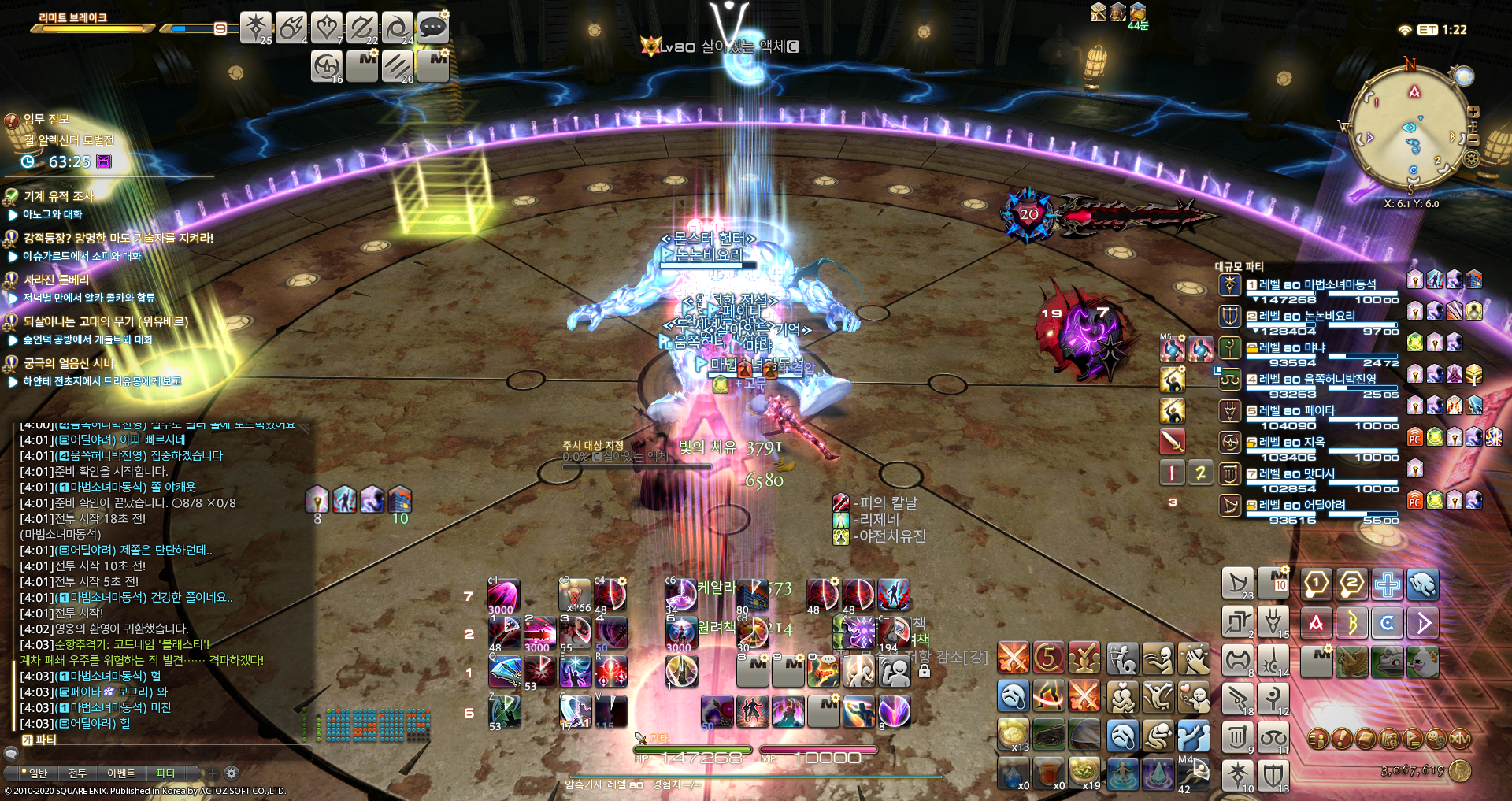Select the 사라진 돈베리 quest tracker entry
The height and width of the screenshot is (801, 1512).
(x=56, y=280)
